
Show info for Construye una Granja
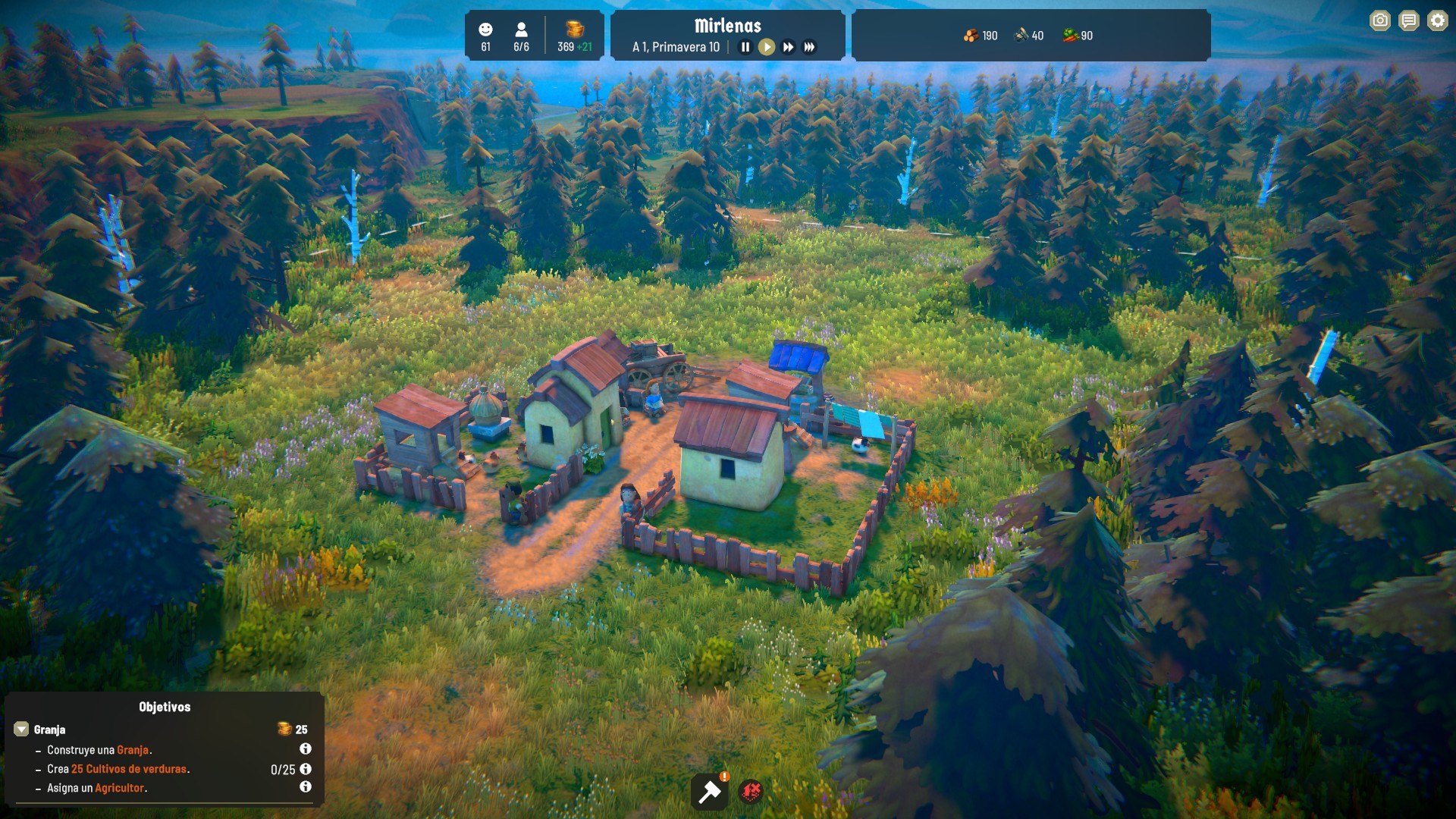click(x=306, y=749)
